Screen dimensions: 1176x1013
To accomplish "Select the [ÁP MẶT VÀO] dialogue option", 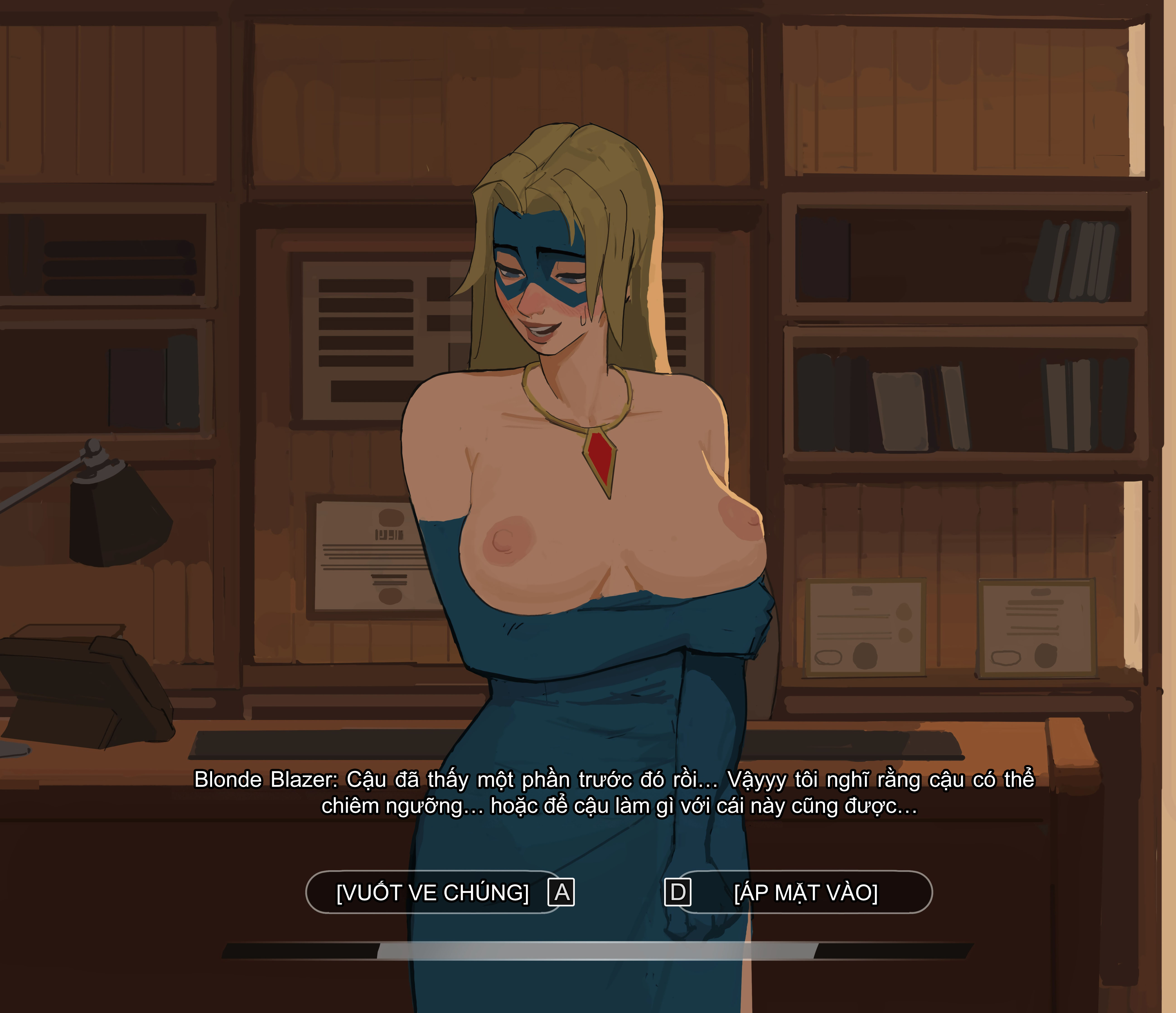I will (805, 893).
